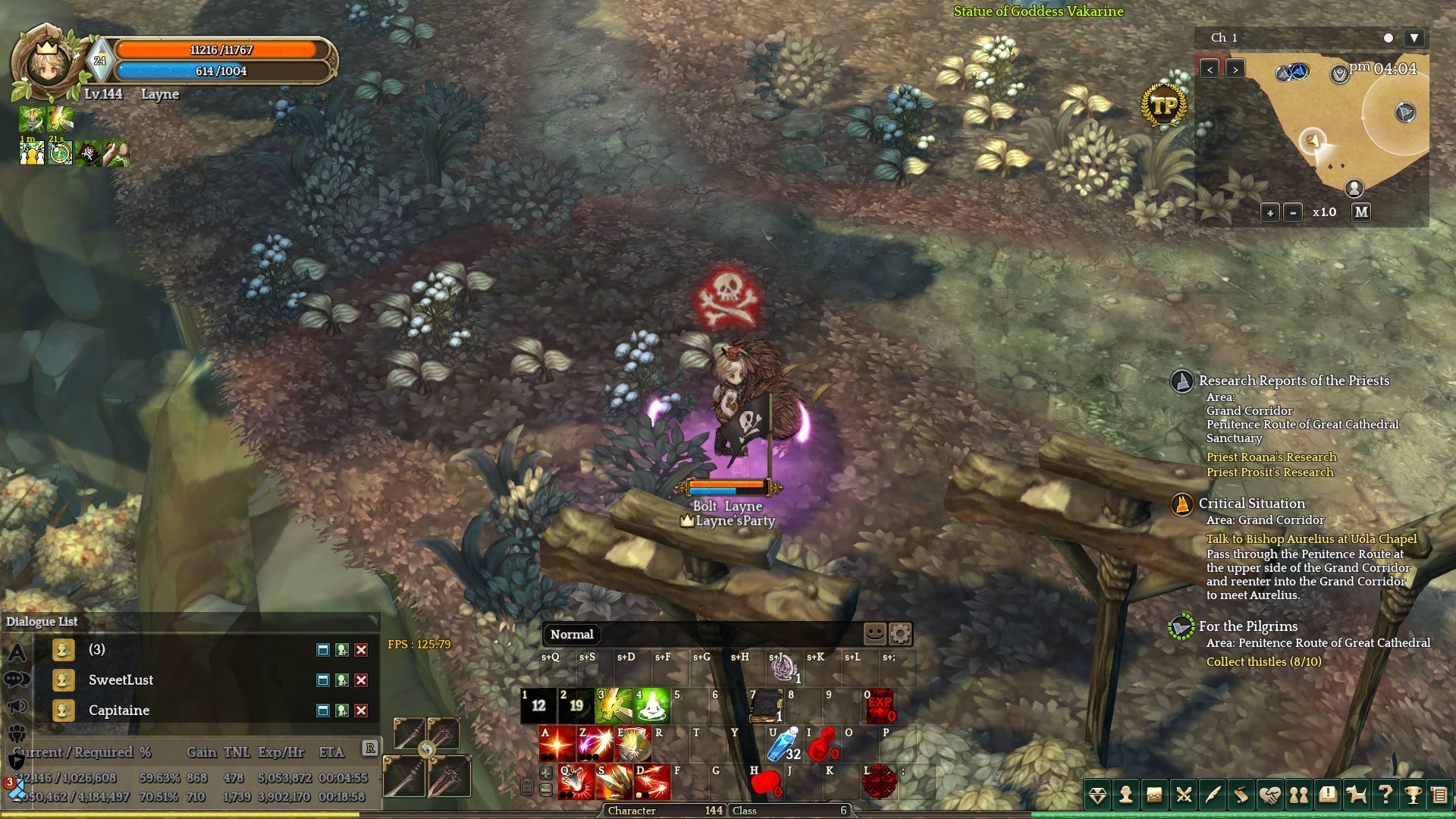Select the Critical Situation quest tracker entry
The height and width of the screenshot is (819, 1456).
pyautogui.click(x=1251, y=504)
